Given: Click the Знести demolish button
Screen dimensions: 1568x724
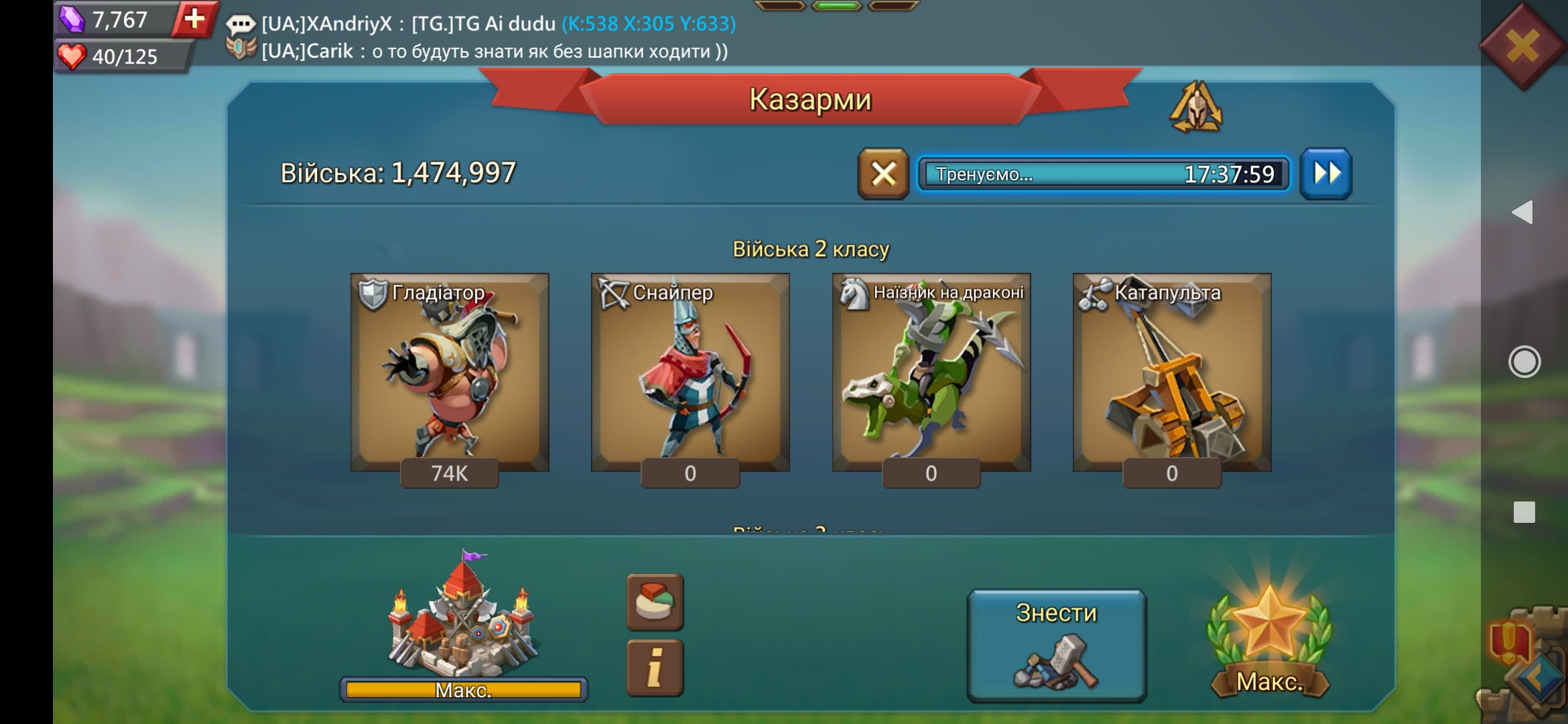Looking at the screenshot, I should [x=1057, y=645].
